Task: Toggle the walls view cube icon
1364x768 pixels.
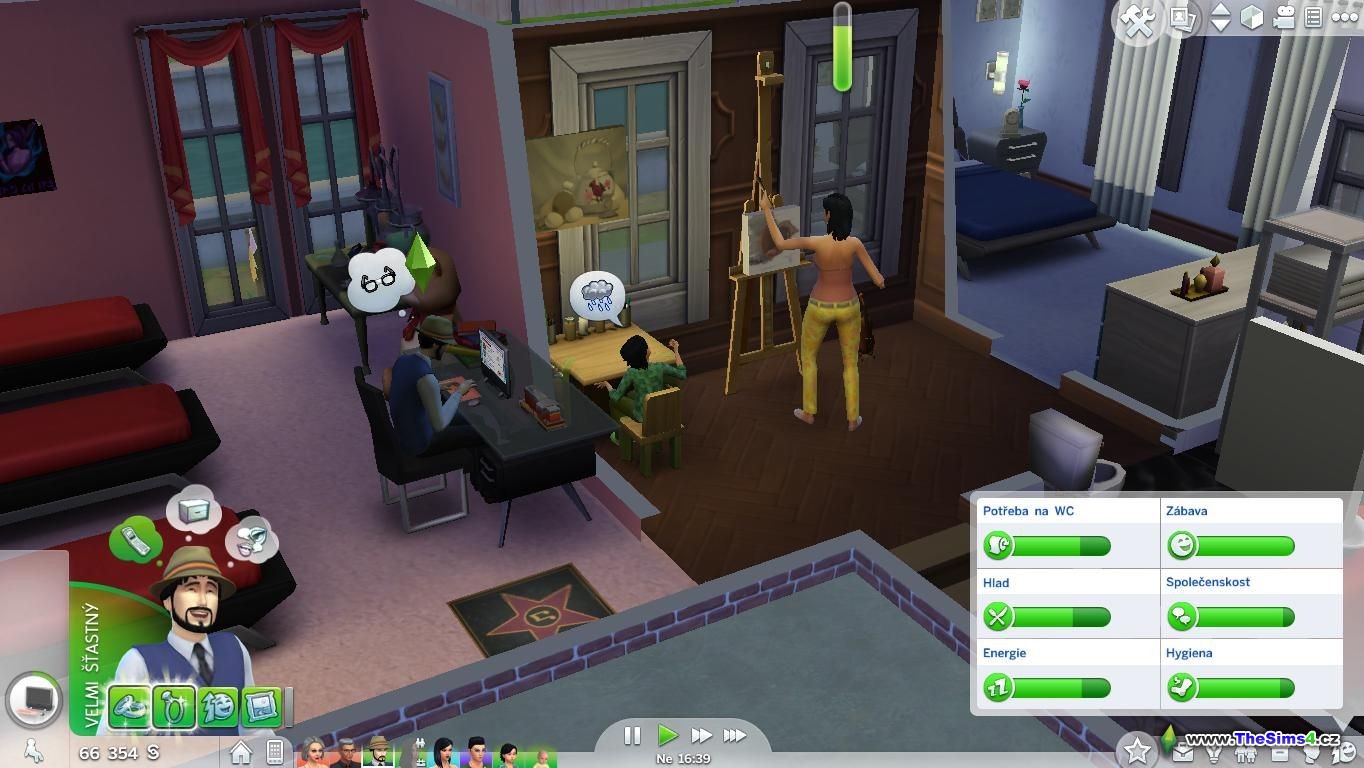Action: (x=1251, y=18)
